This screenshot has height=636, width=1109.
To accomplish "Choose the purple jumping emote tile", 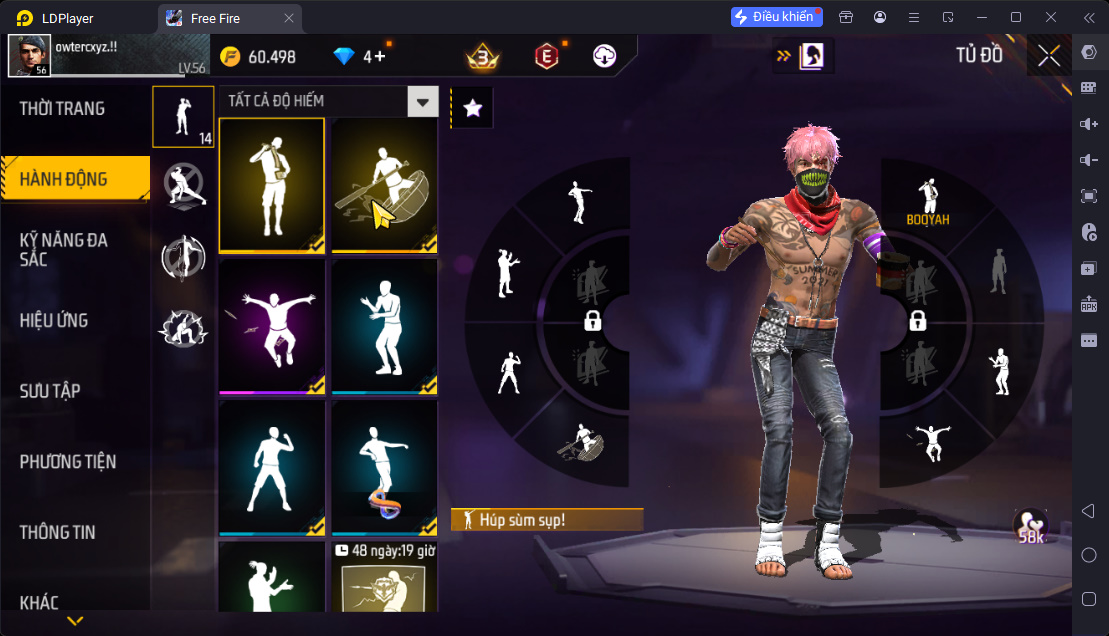I will tap(271, 325).
